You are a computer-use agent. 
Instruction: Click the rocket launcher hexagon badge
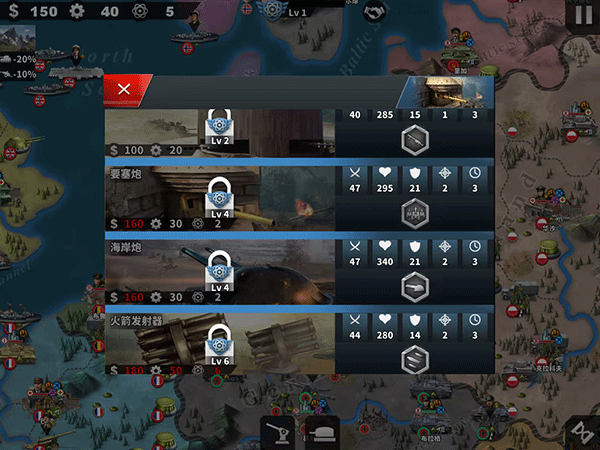pos(415,358)
